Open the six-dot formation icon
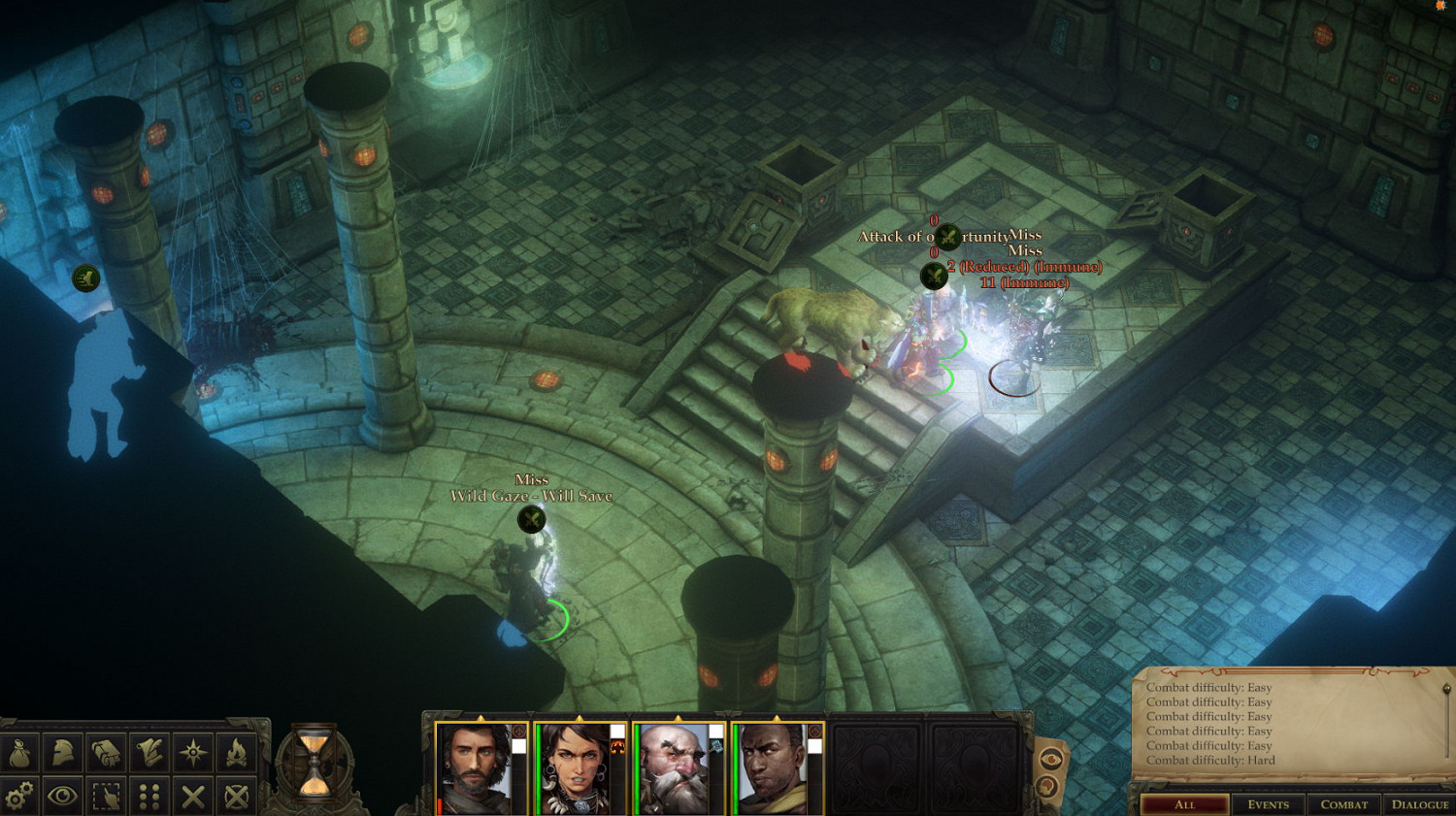The height and width of the screenshot is (816, 1456). coord(149,797)
